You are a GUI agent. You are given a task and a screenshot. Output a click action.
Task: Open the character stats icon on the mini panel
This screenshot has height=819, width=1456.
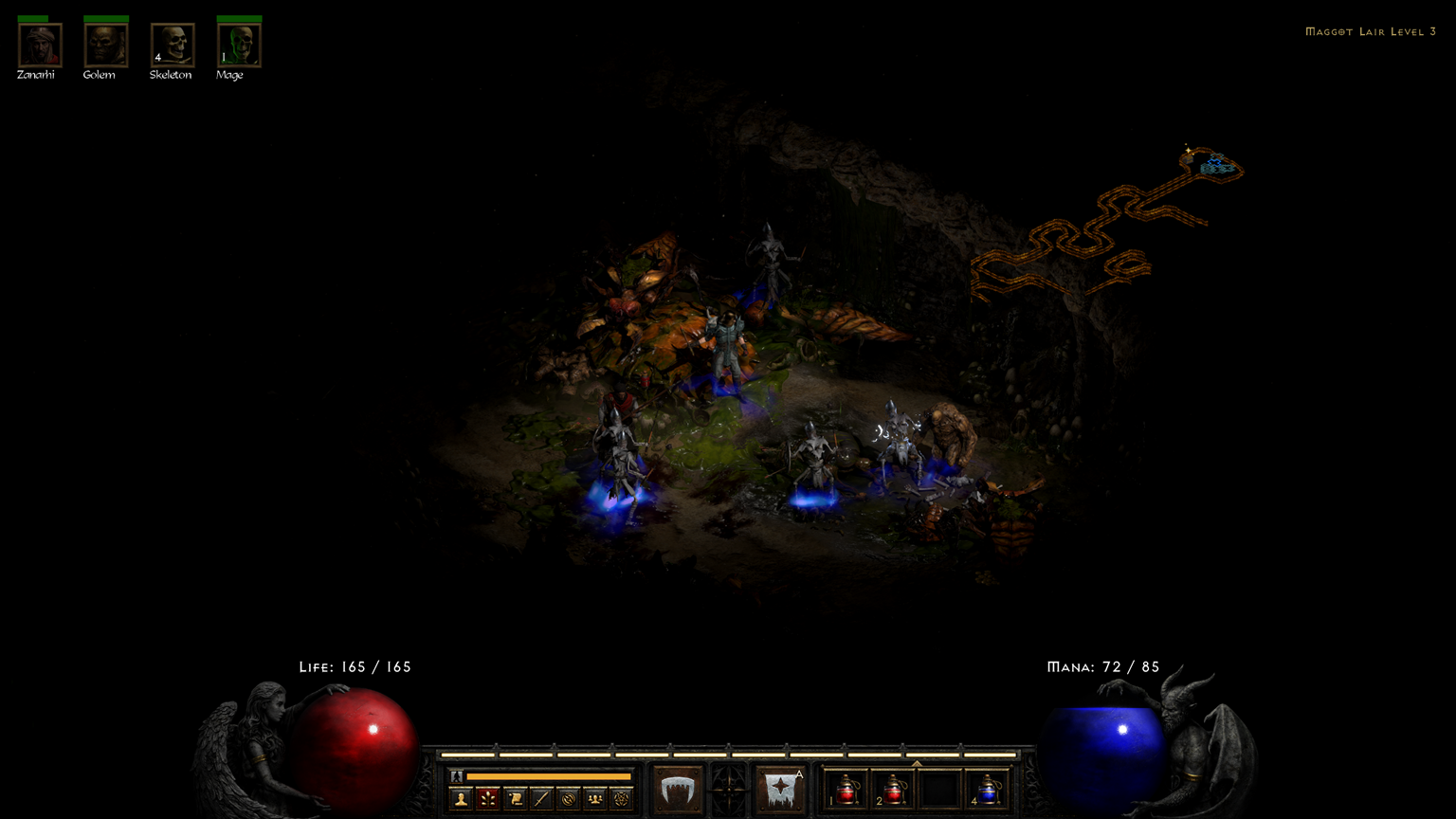pyautogui.click(x=460, y=797)
